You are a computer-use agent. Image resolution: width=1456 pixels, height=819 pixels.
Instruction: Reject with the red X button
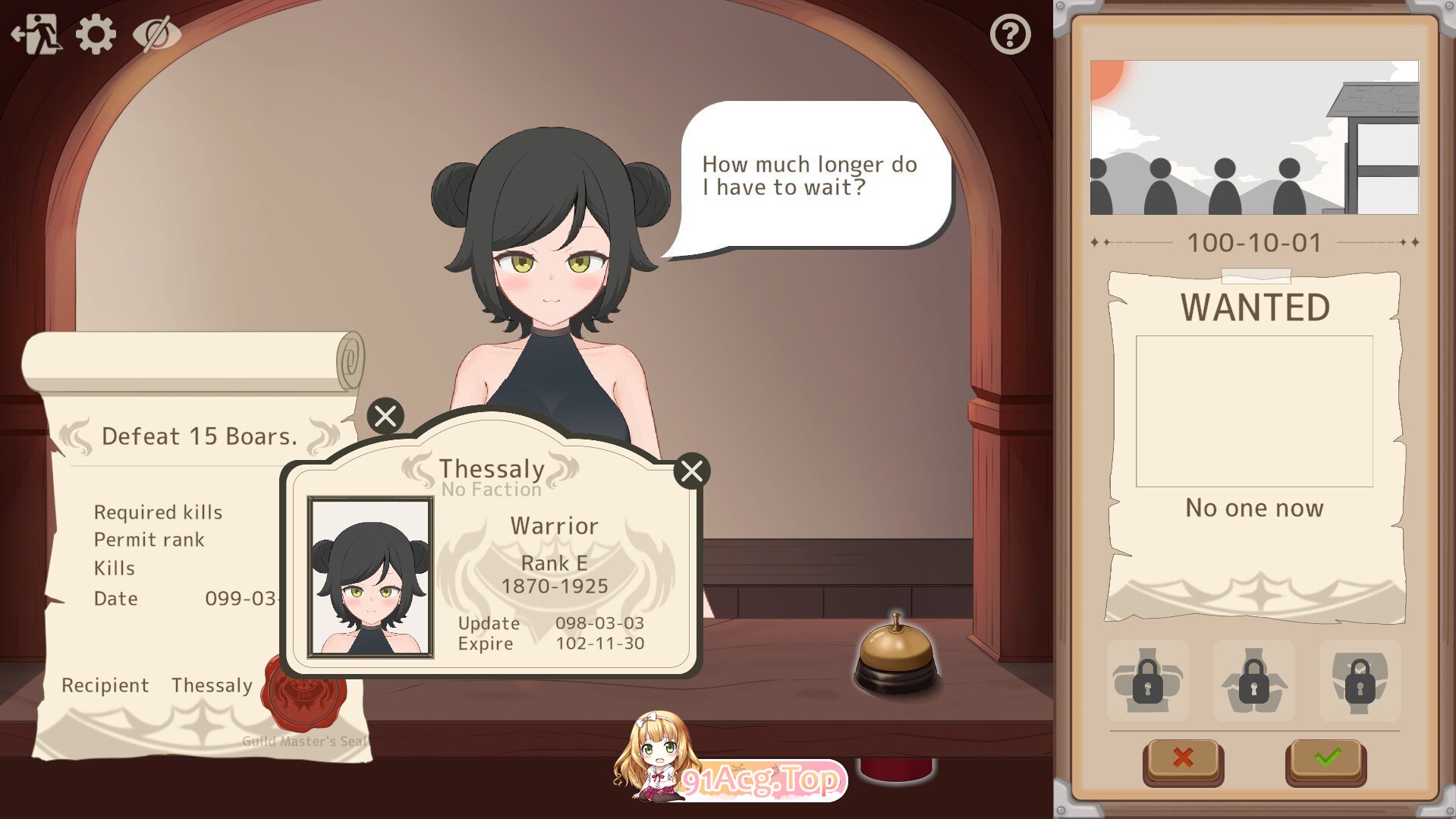click(1182, 758)
